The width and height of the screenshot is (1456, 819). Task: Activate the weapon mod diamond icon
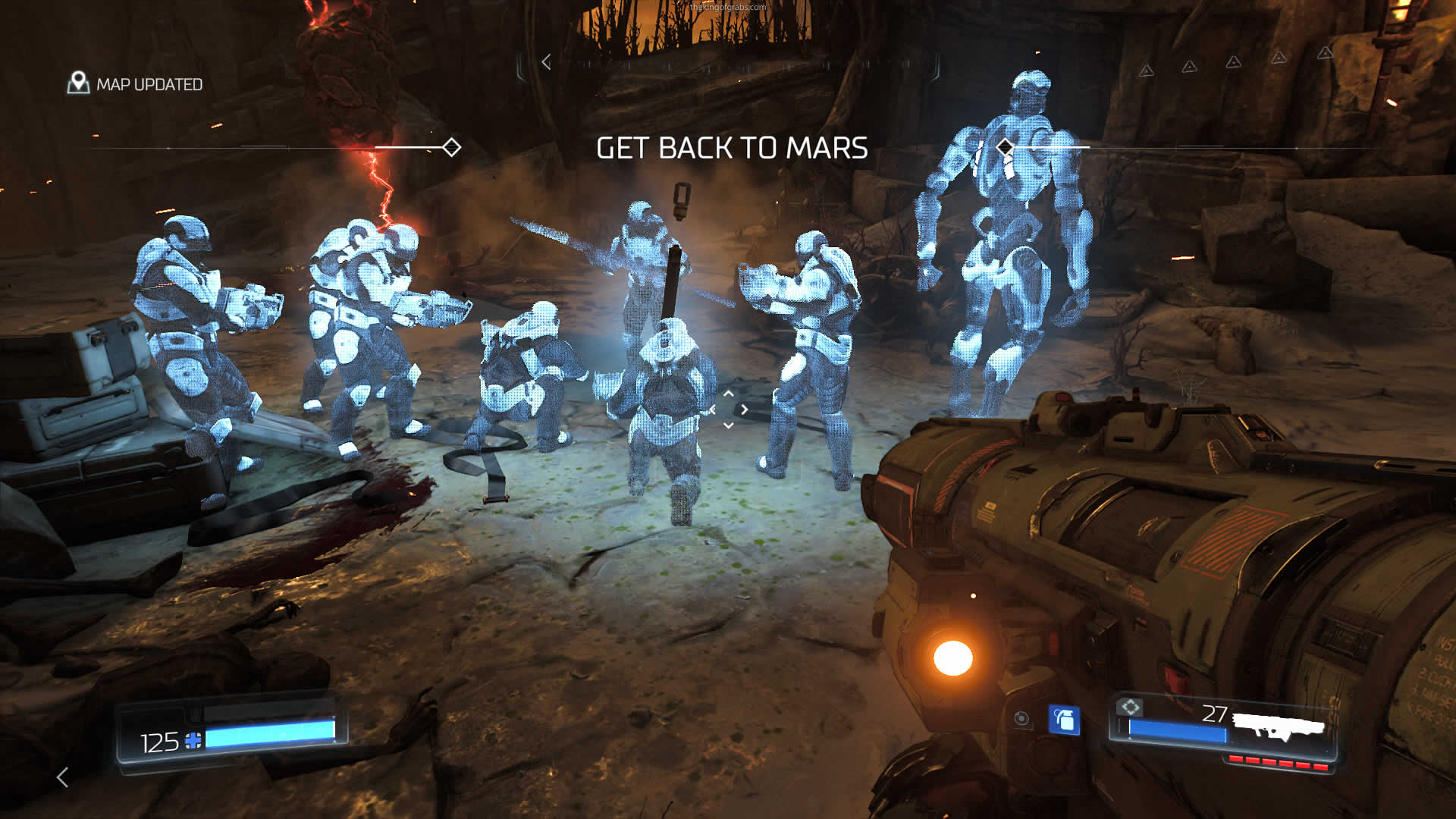pyautogui.click(x=1130, y=707)
